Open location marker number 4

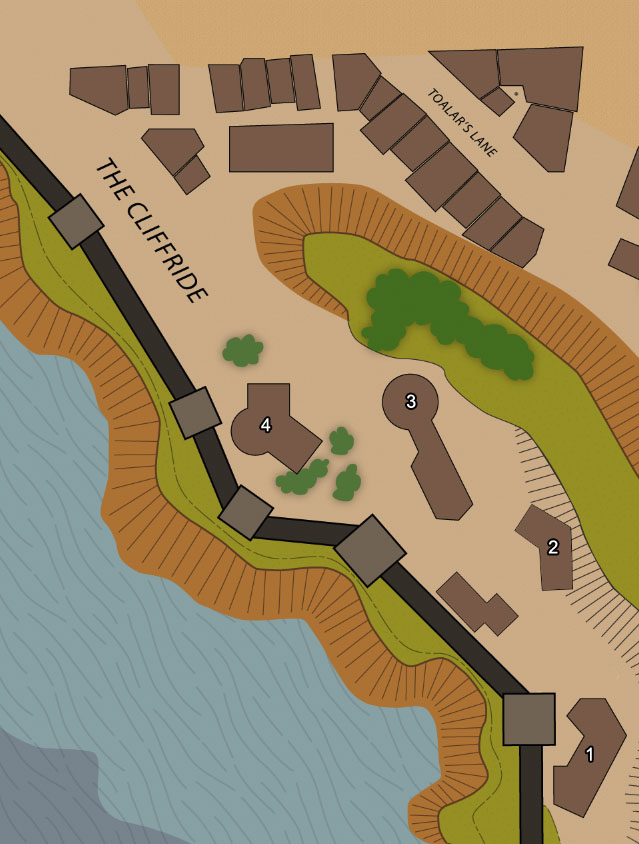tap(265, 425)
